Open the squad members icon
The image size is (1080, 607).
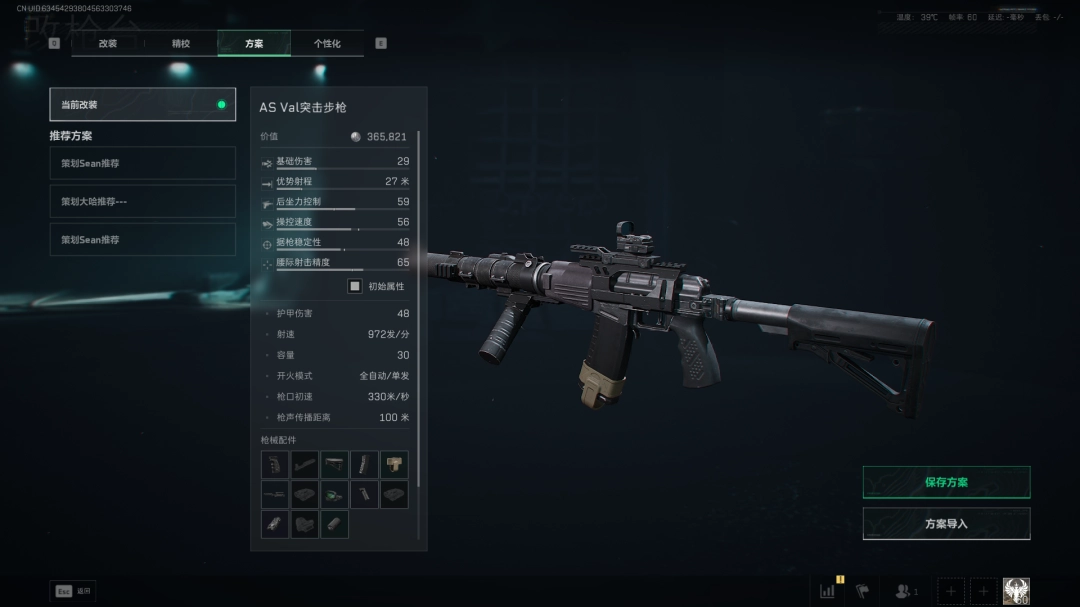pos(906,591)
